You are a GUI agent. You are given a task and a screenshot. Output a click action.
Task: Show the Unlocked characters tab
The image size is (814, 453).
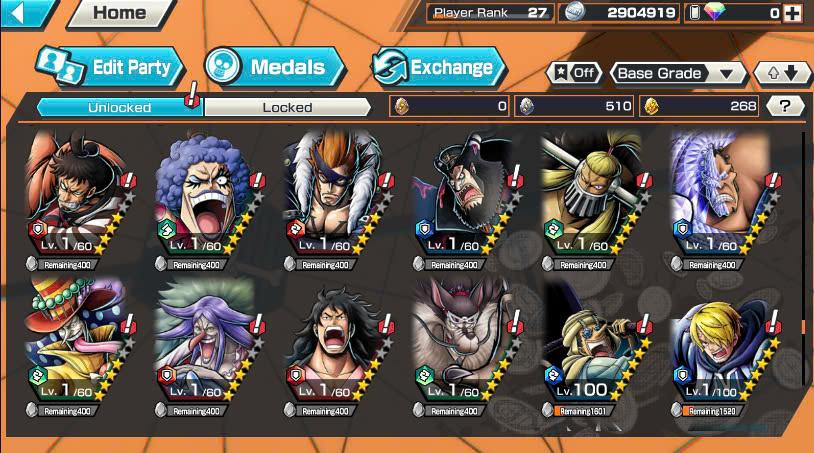pyautogui.click(x=119, y=106)
